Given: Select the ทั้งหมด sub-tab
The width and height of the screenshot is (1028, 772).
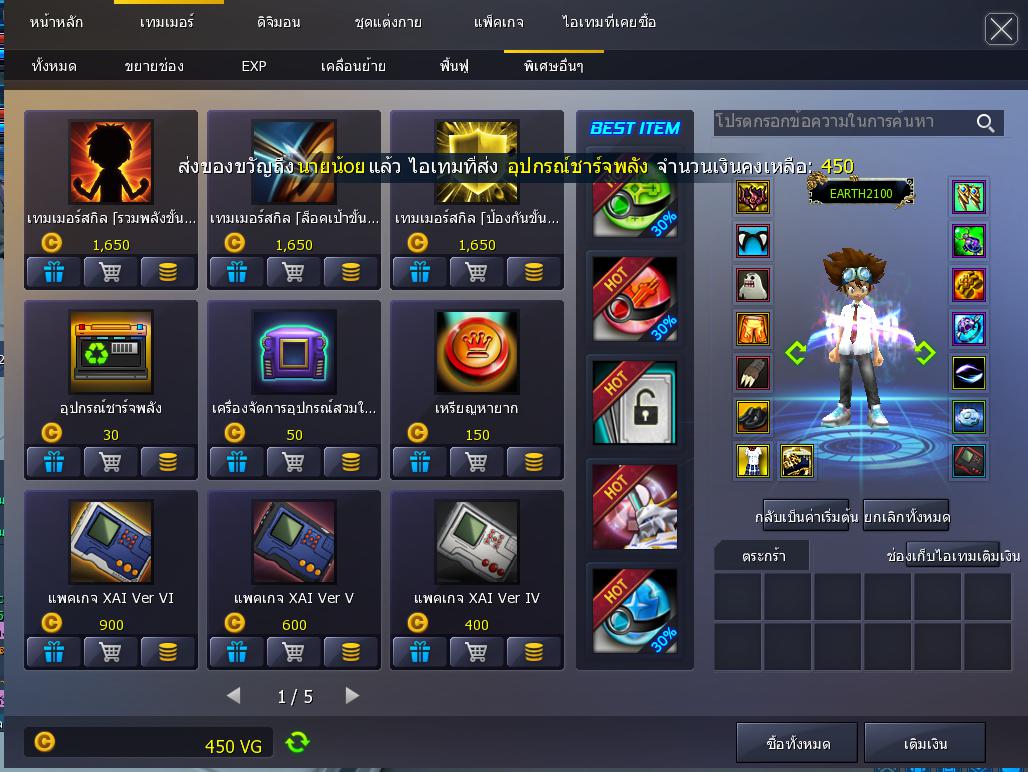Looking at the screenshot, I should 54,66.
